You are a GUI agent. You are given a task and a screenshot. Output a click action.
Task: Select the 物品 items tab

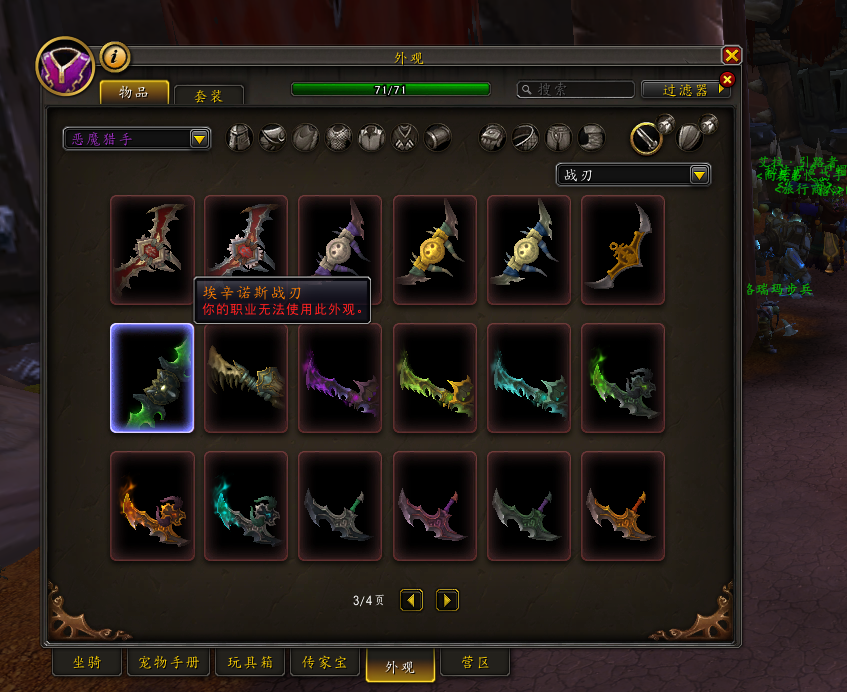click(134, 93)
